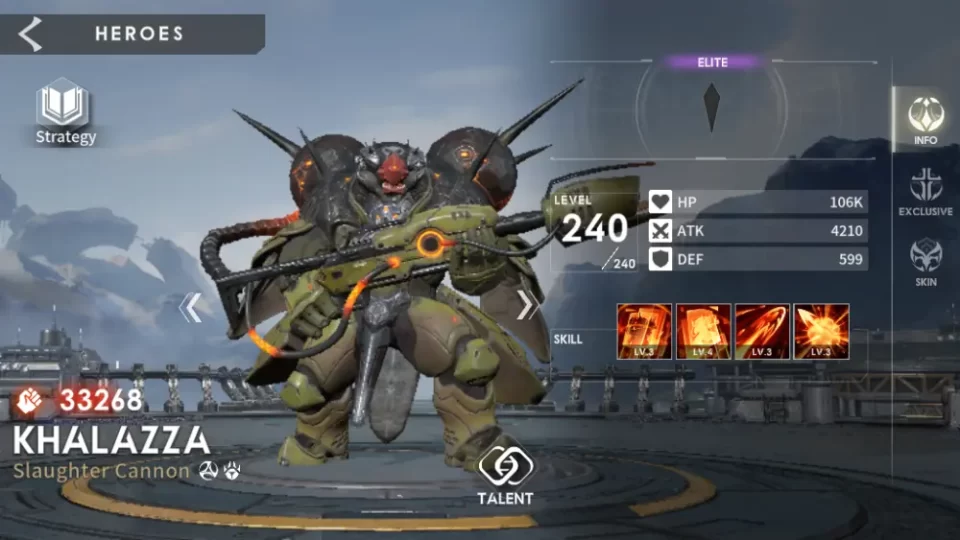
Task: Switch to the Skin tab
Action: [x=925, y=261]
